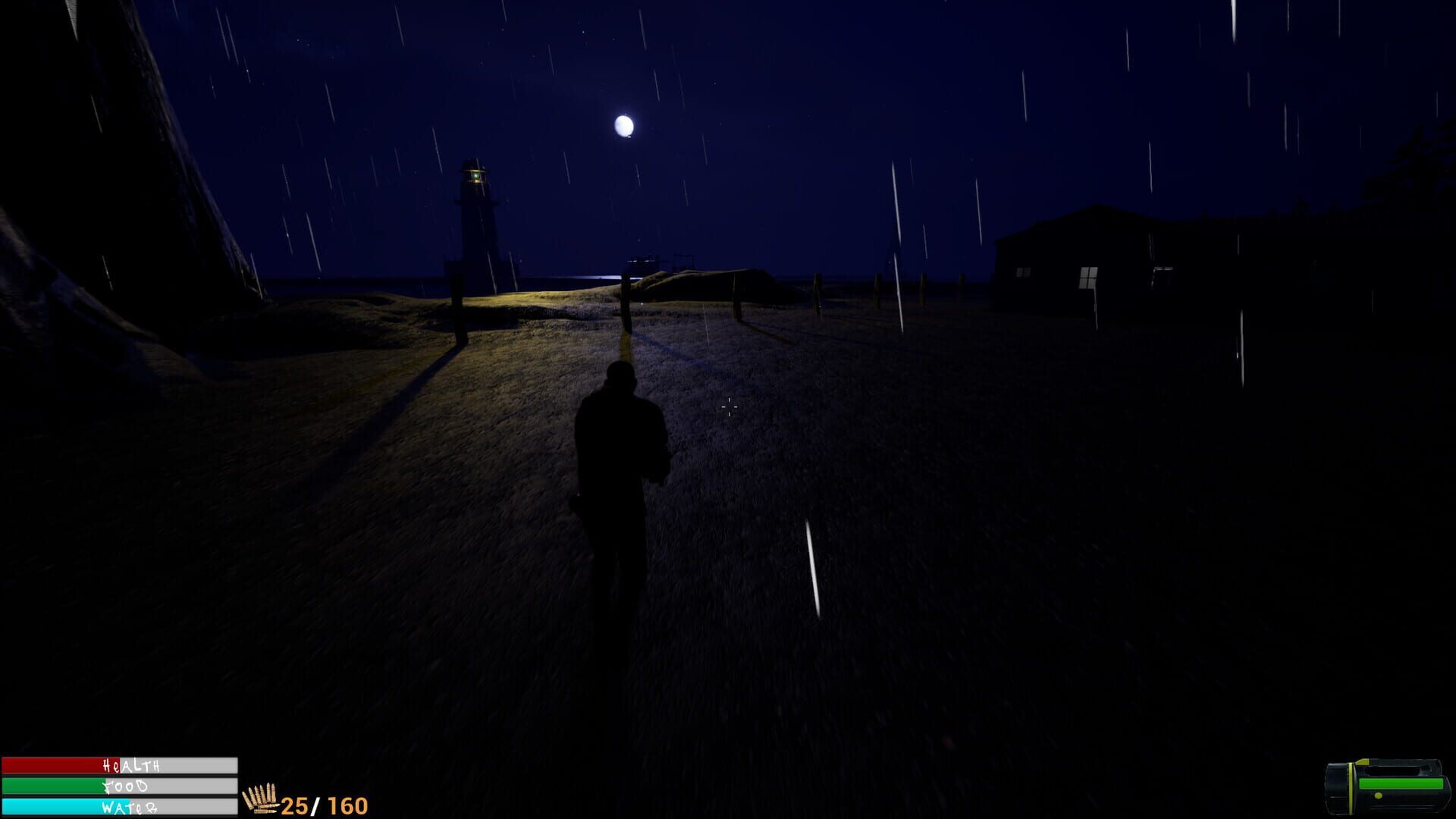This screenshot has width=1456, height=819.
Task: Click the lit window of the distant cabin
Action: (1088, 278)
